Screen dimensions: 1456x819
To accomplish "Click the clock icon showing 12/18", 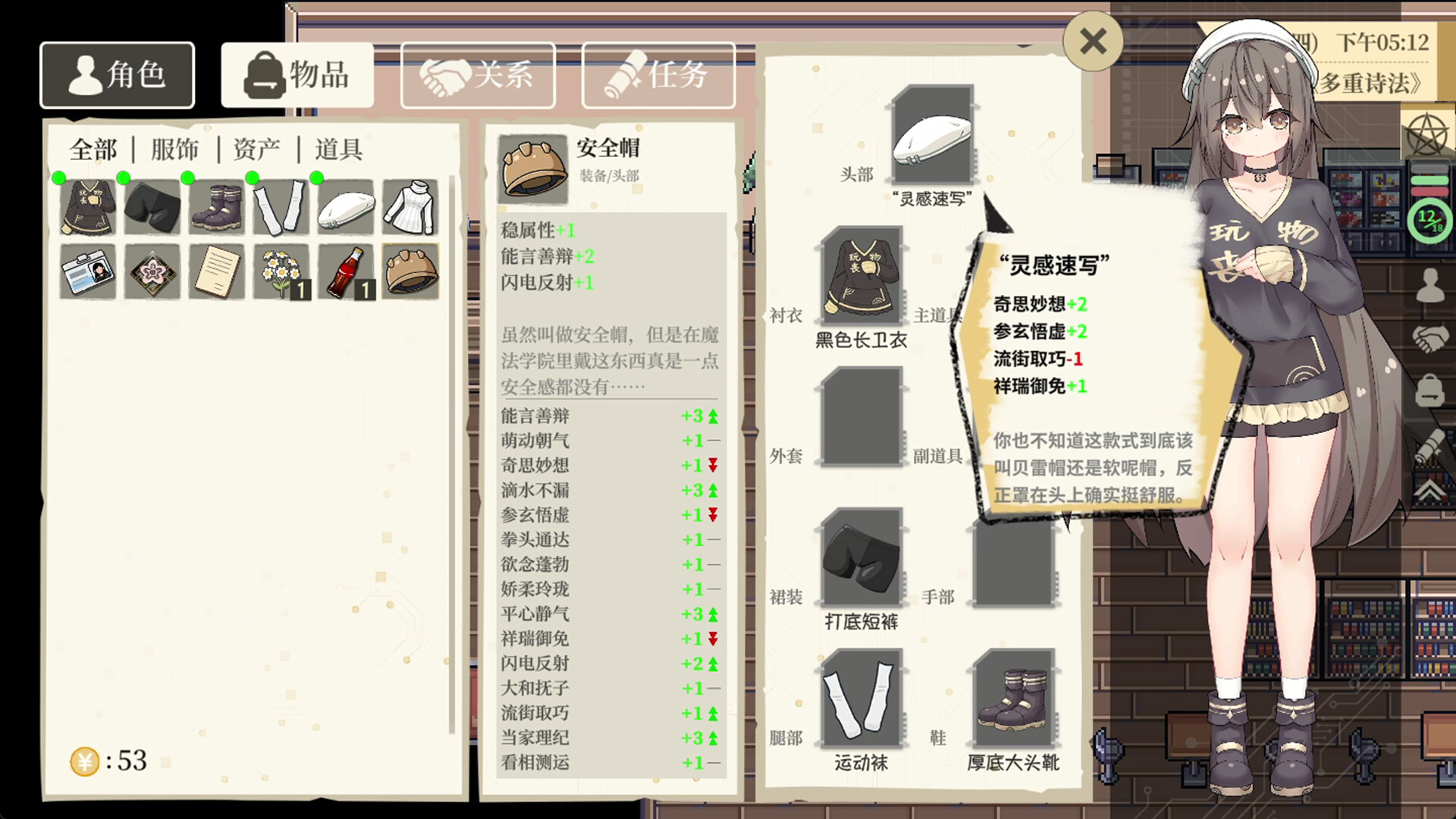I will click(1430, 219).
